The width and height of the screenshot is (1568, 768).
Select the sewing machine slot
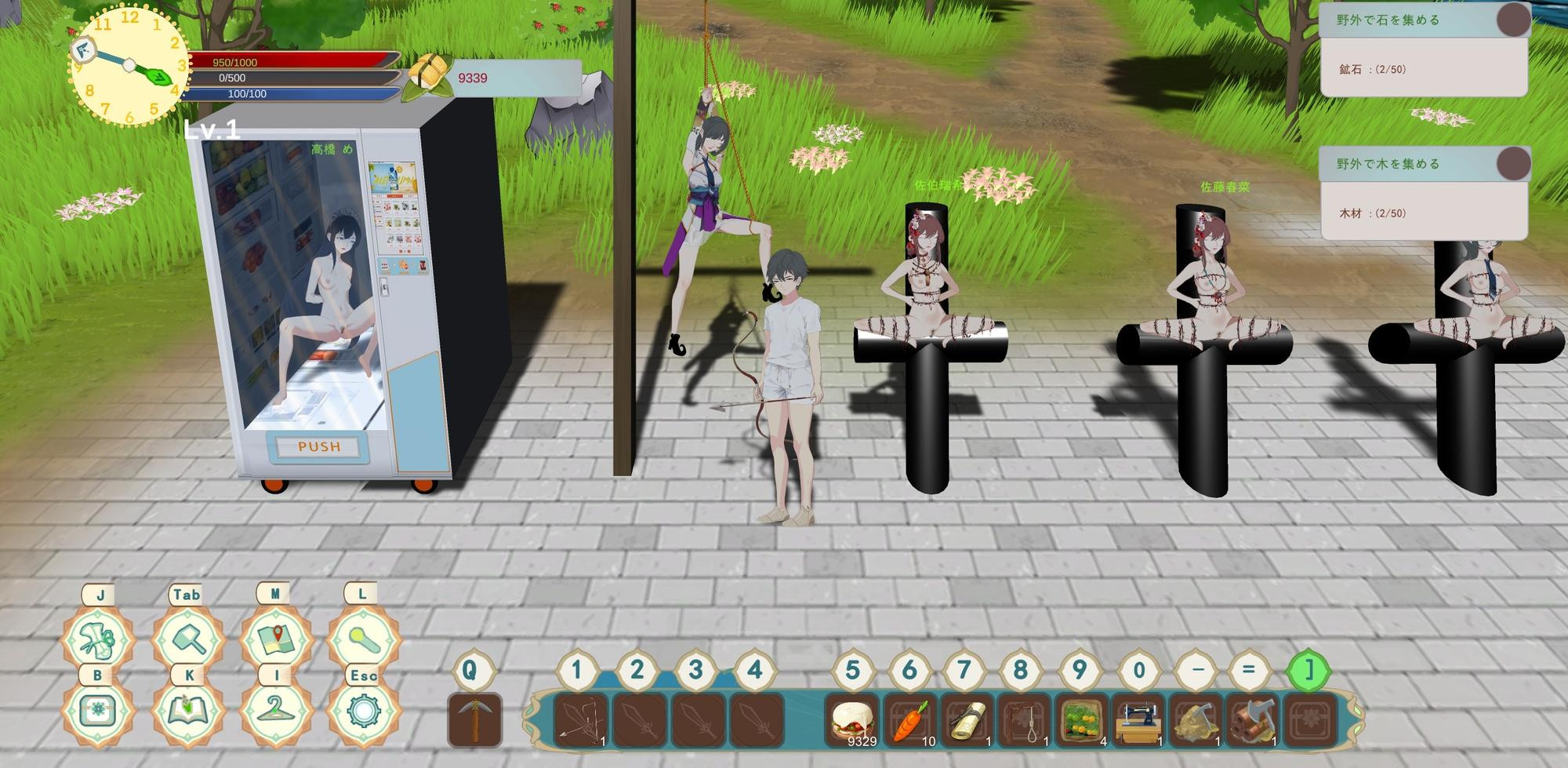pos(1139,719)
